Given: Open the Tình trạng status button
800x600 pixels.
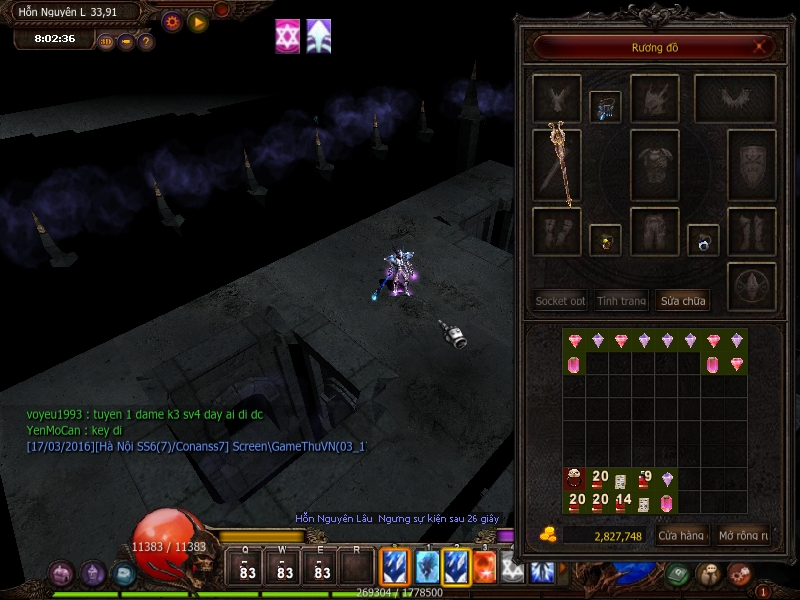Looking at the screenshot, I should click(622, 300).
